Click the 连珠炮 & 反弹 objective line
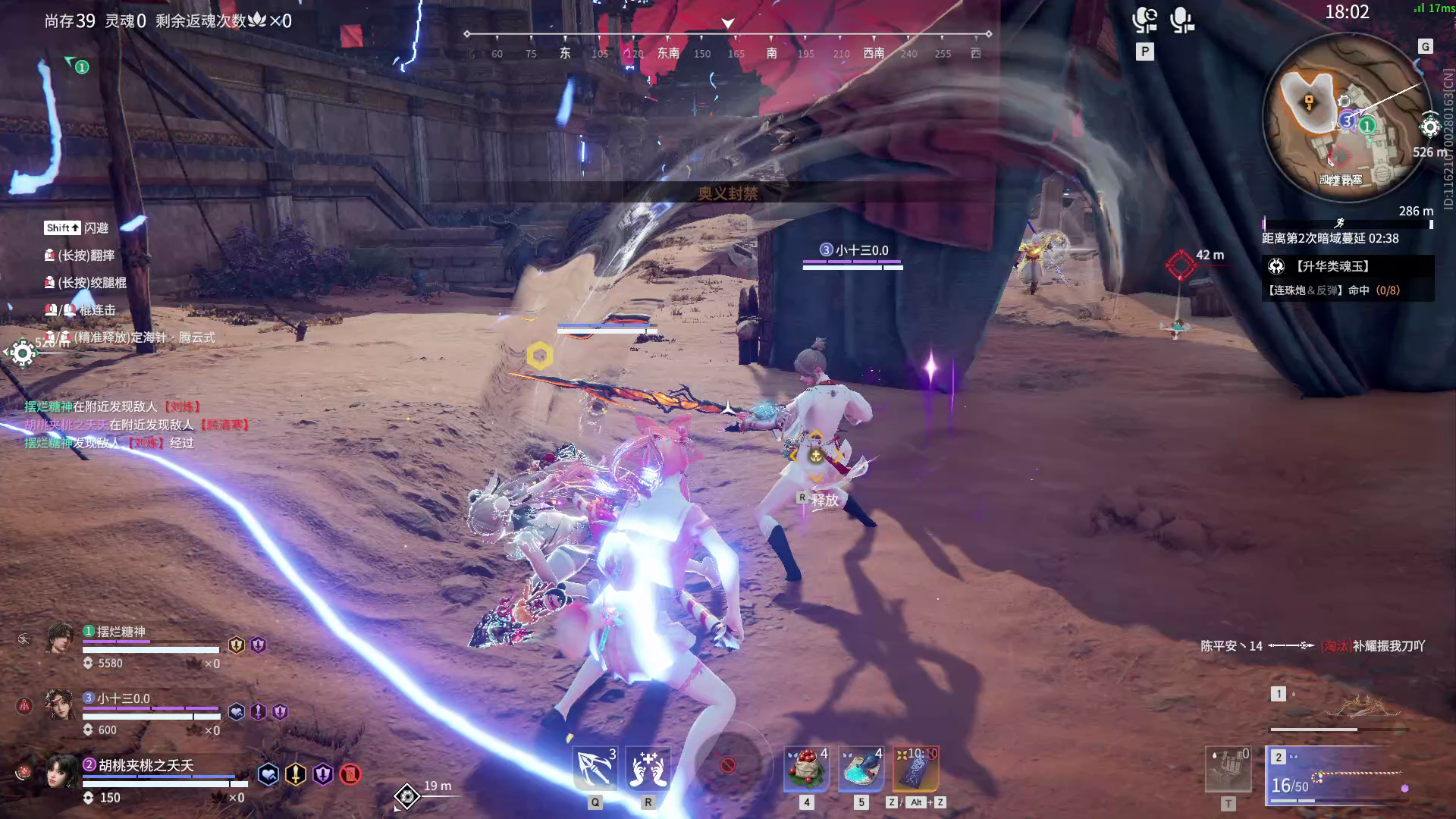 point(1332,290)
